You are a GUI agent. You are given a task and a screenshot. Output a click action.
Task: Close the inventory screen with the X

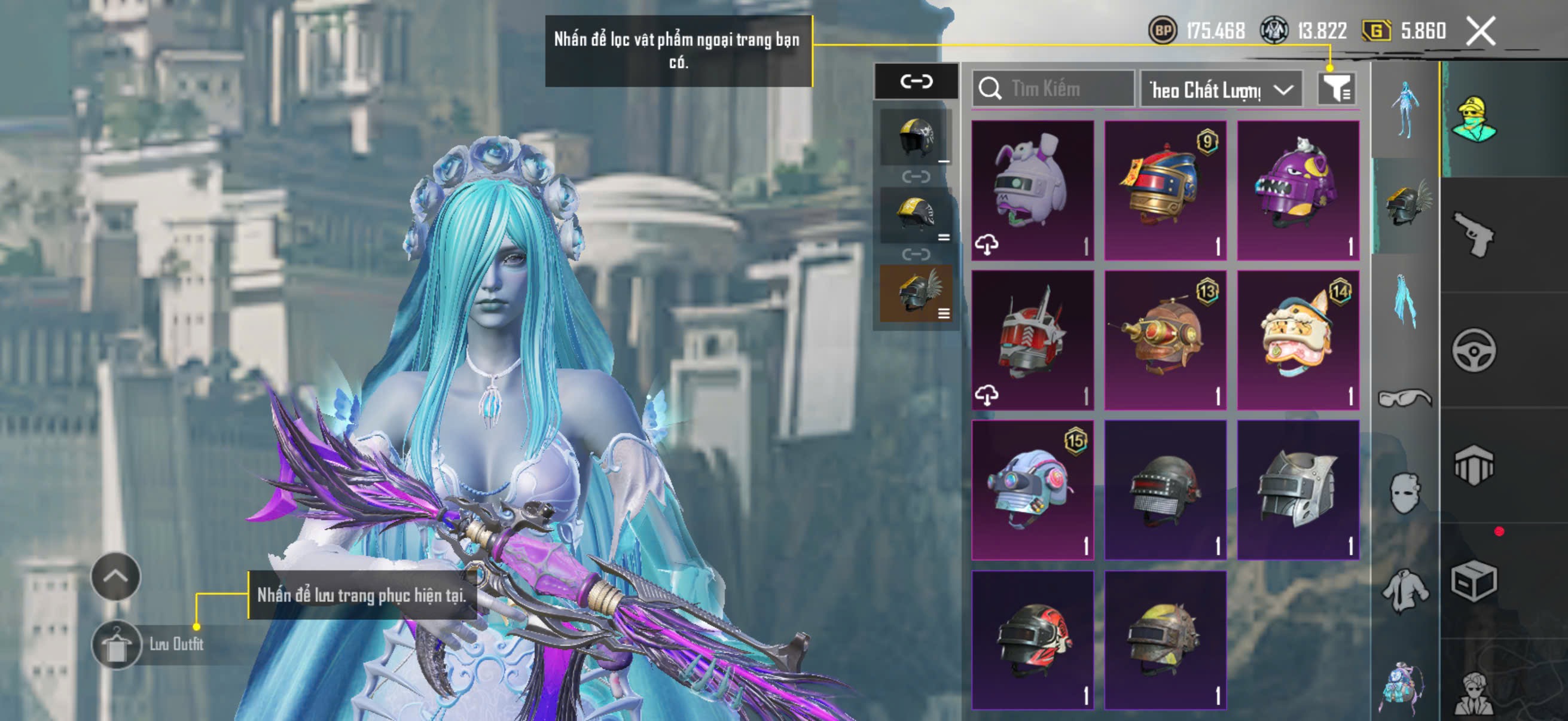(x=1479, y=31)
